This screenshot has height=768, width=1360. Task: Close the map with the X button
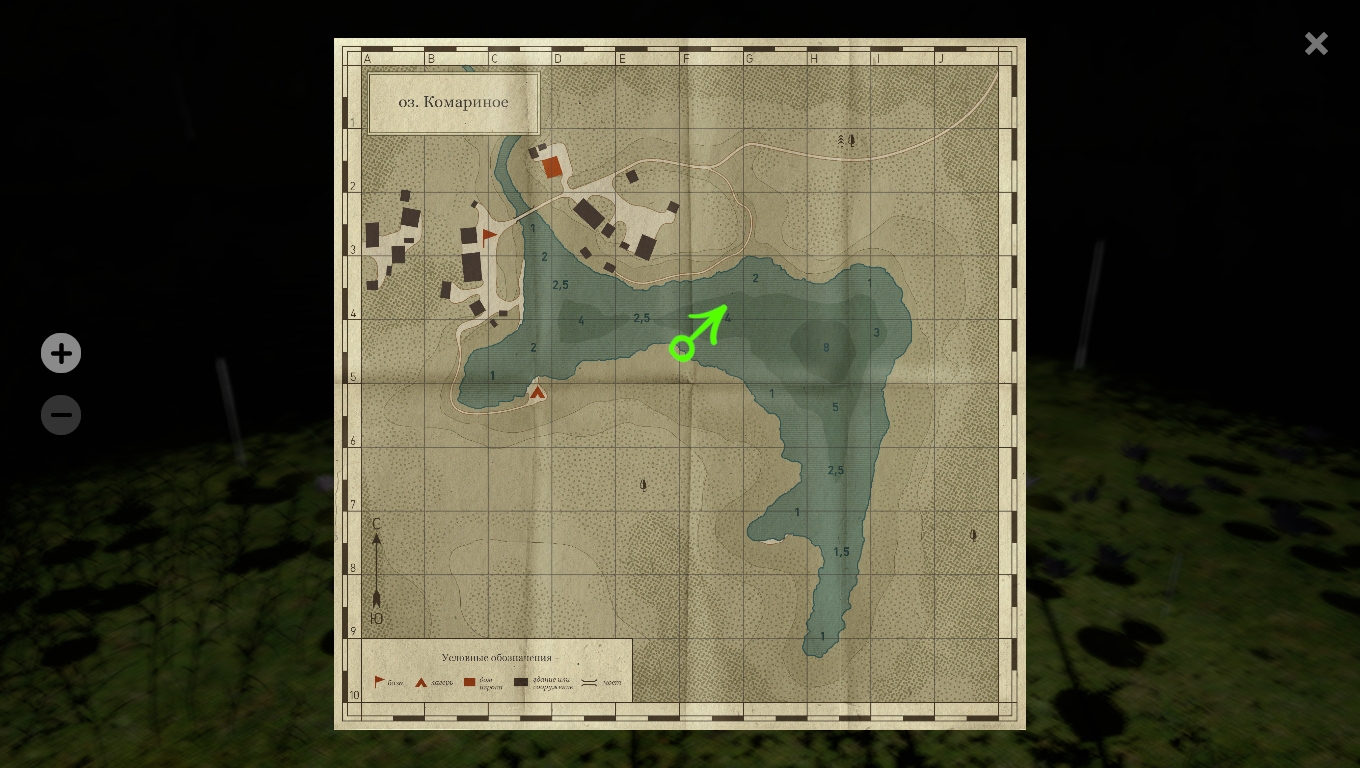1316,43
